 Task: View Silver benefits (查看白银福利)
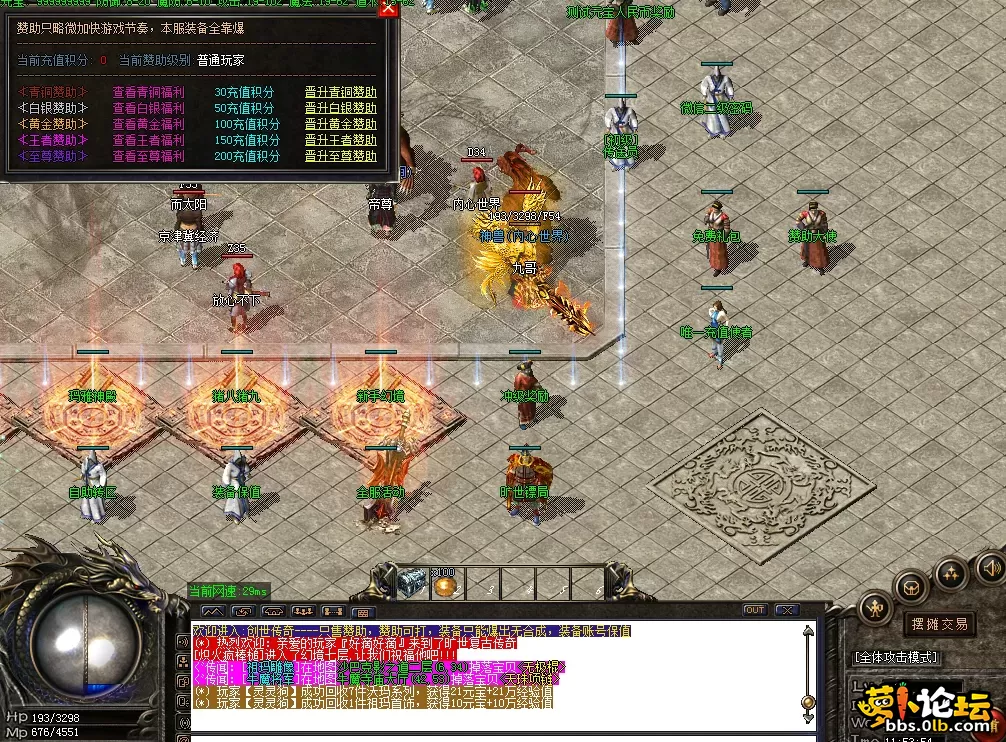point(148,108)
